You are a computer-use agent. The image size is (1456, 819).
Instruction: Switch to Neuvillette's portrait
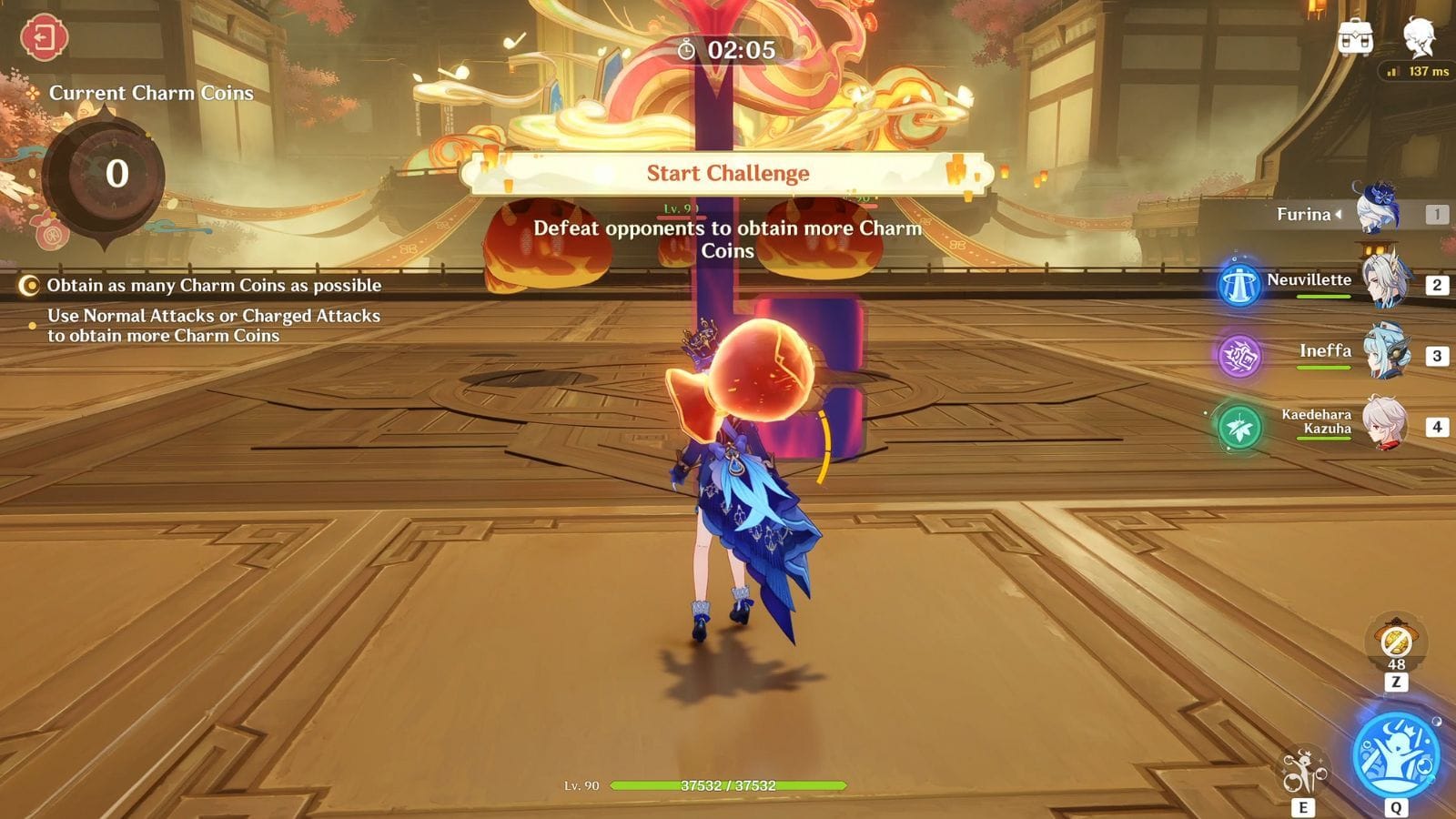[x=1385, y=282]
